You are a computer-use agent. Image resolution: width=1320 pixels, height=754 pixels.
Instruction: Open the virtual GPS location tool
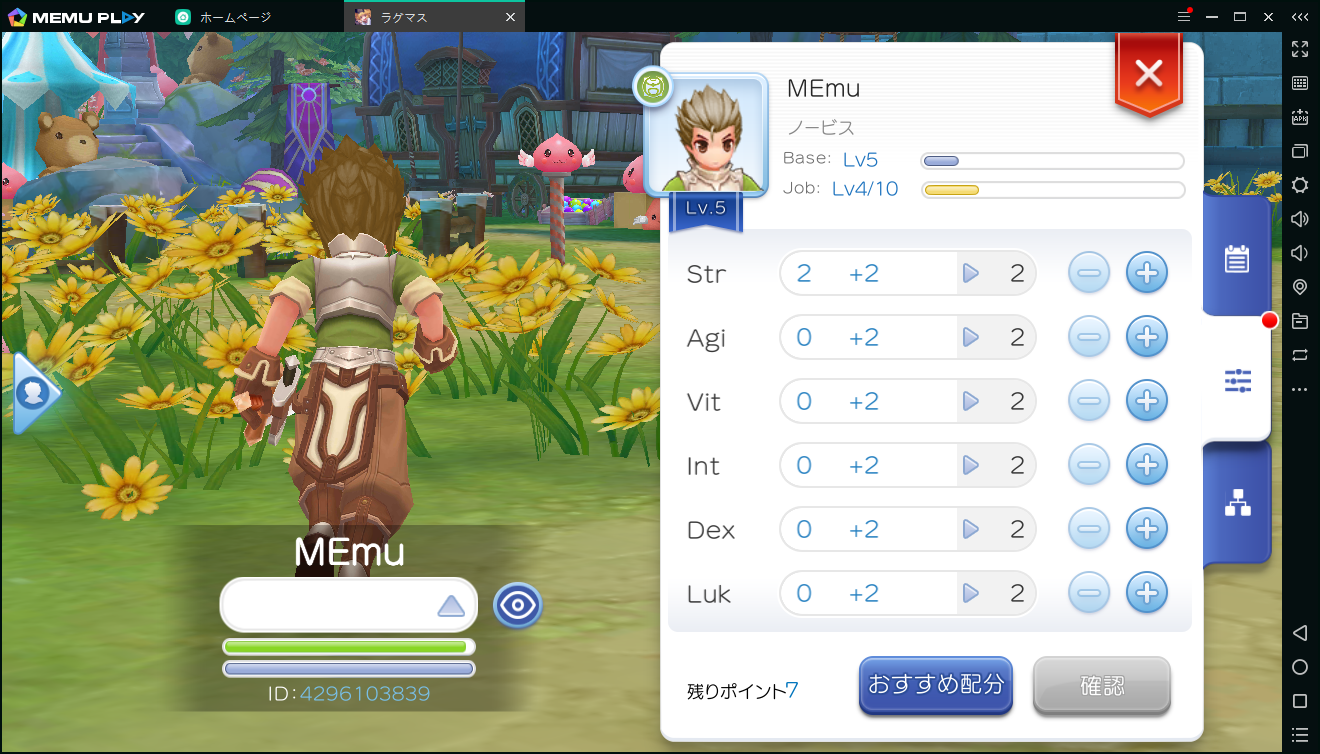pyautogui.click(x=1300, y=286)
